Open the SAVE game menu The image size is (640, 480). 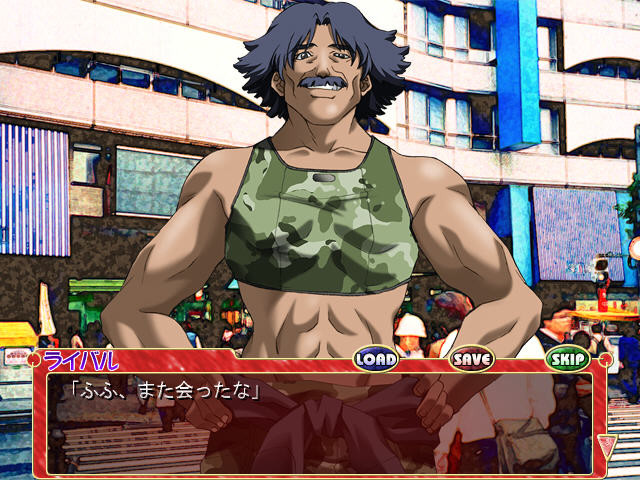coord(471,358)
